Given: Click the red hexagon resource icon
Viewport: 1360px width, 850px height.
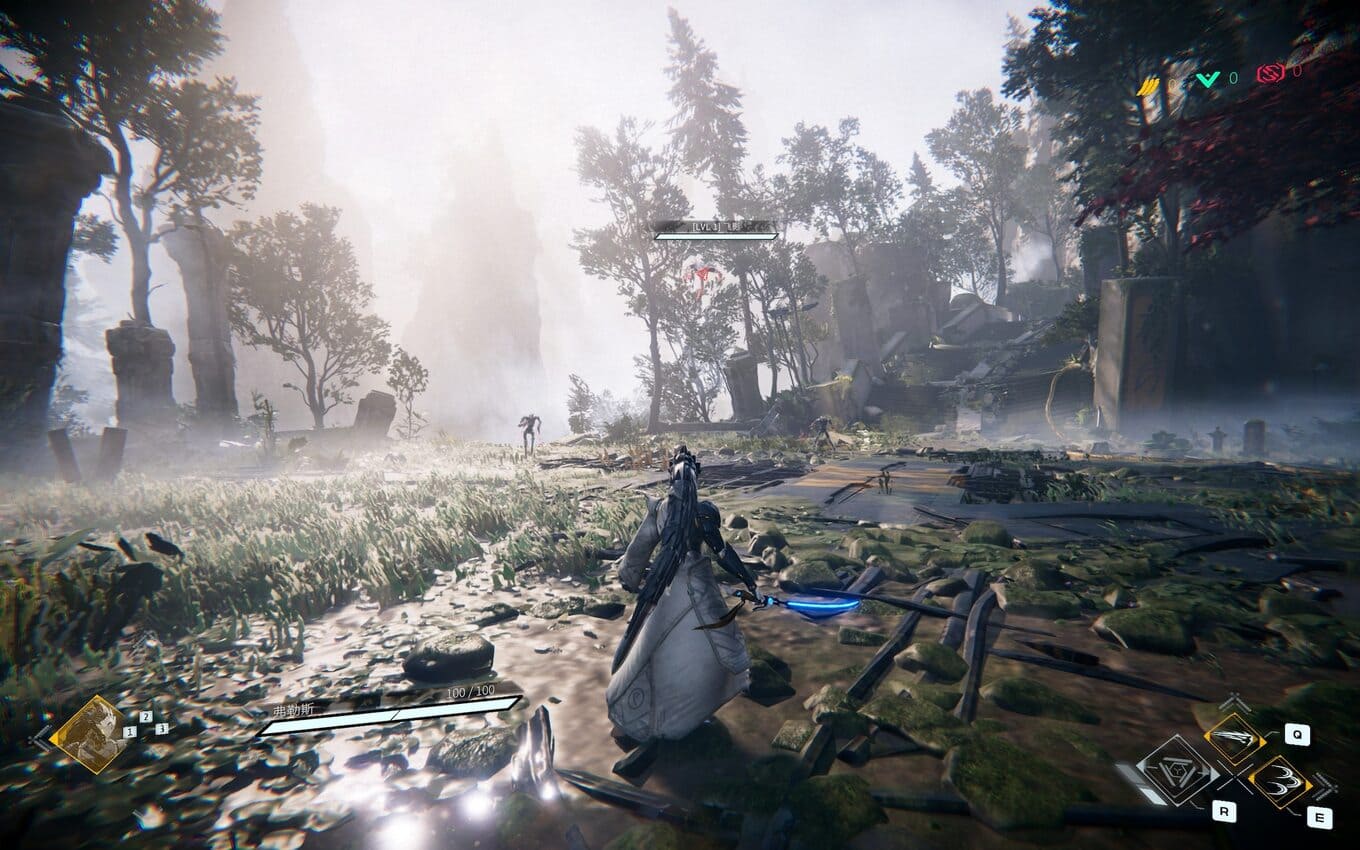Looking at the screenshot, I should pyautogui.click(x=1271, y=72).
